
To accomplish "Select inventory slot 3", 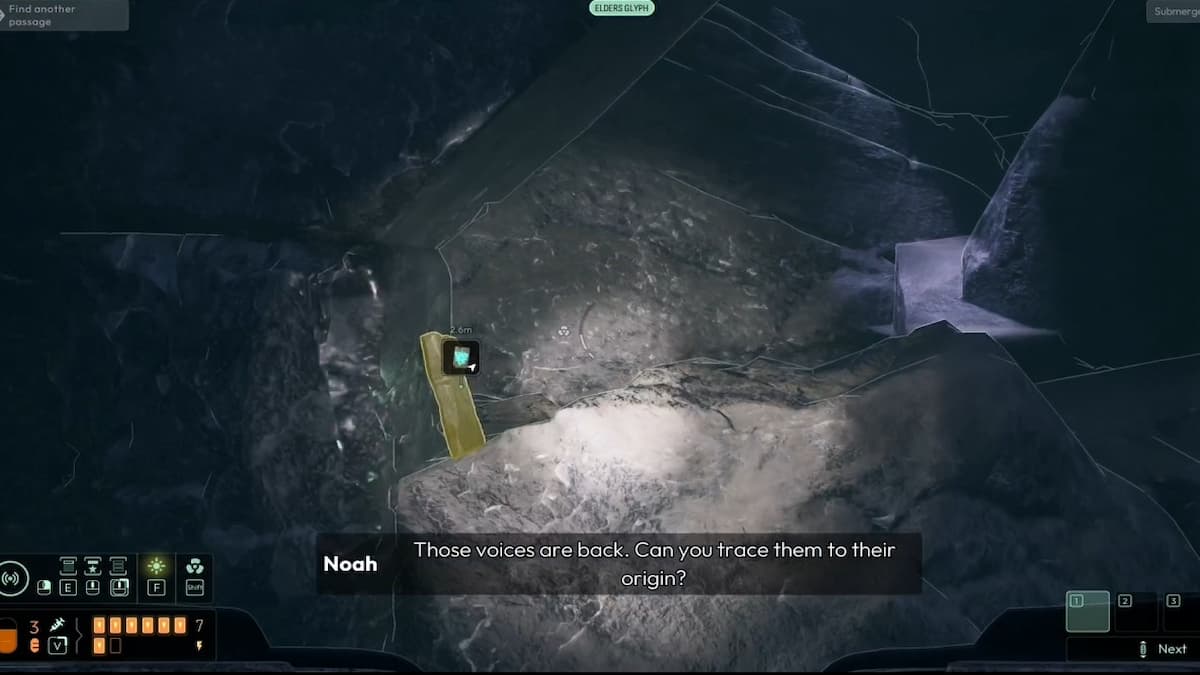I will (x=1181, y=611).
